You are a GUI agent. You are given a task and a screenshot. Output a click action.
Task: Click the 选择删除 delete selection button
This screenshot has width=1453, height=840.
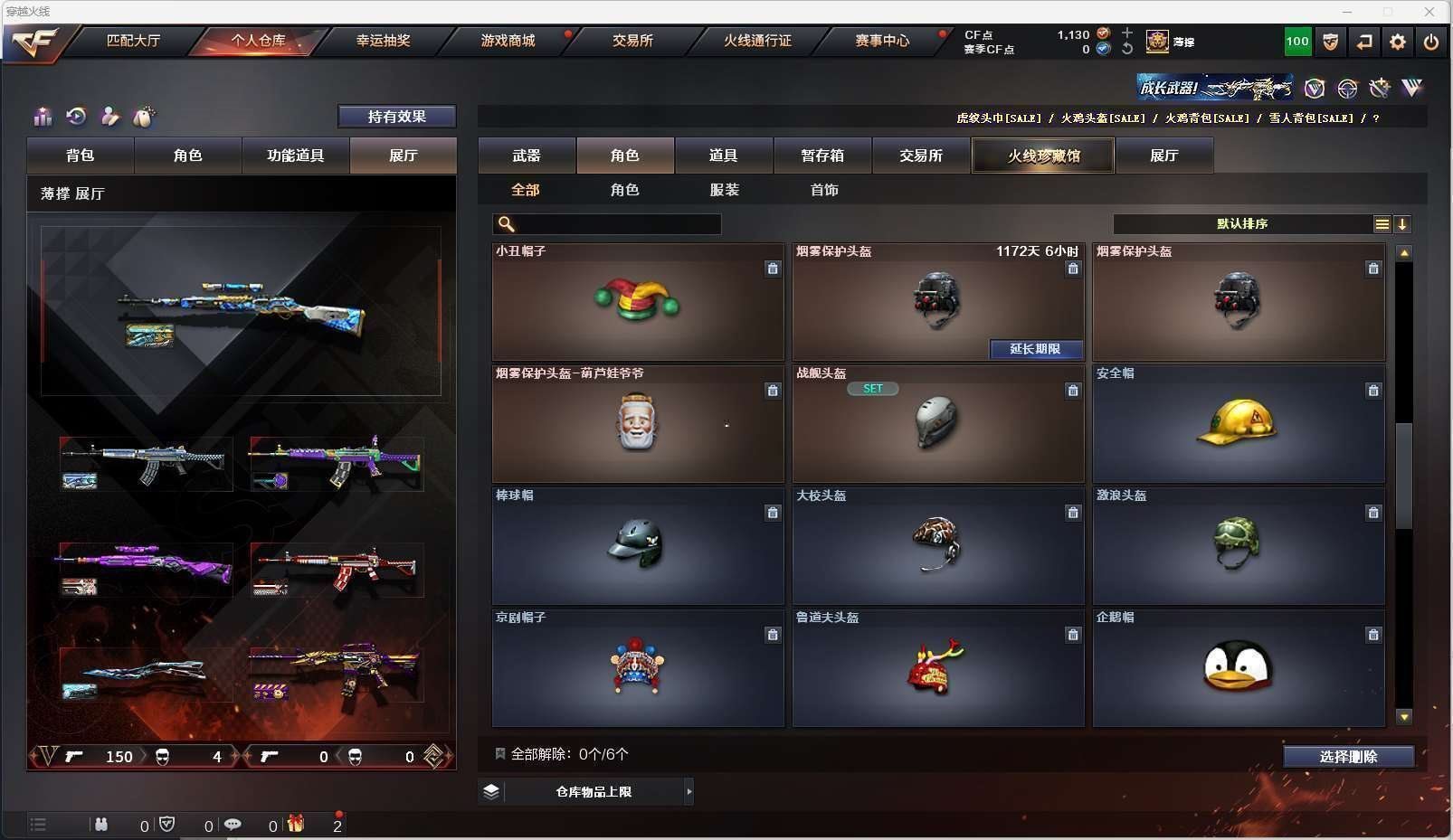click(1348, 757)
